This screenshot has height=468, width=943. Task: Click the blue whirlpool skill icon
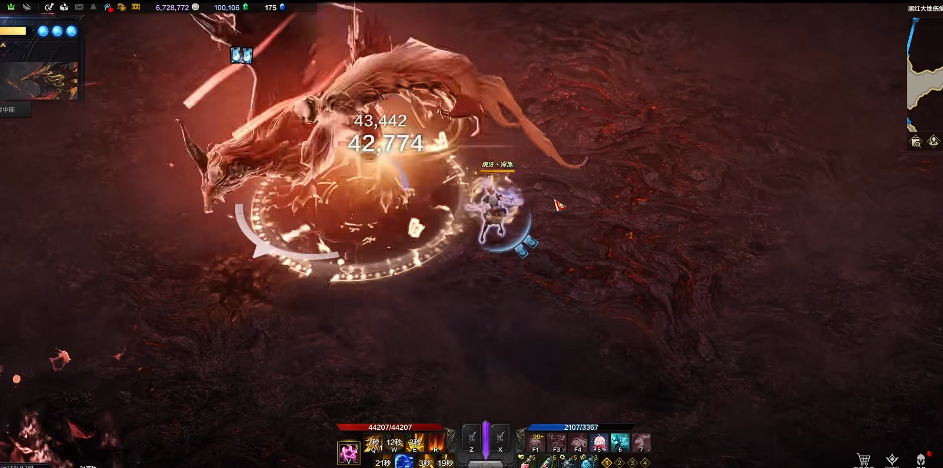pos(404,461)
